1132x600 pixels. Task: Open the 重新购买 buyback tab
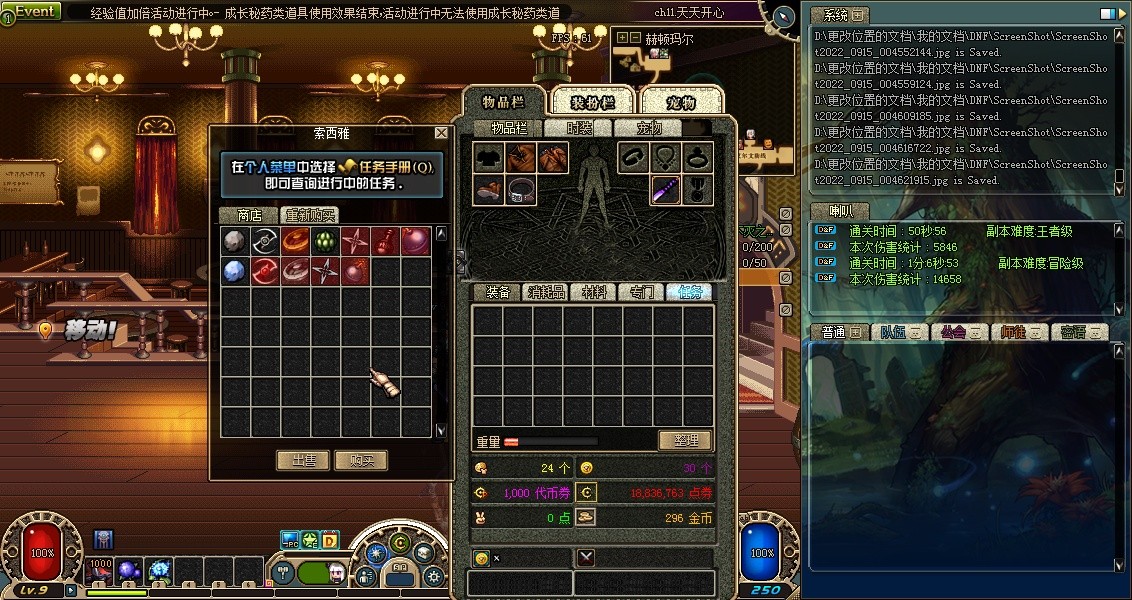click(x=309, y=215)
